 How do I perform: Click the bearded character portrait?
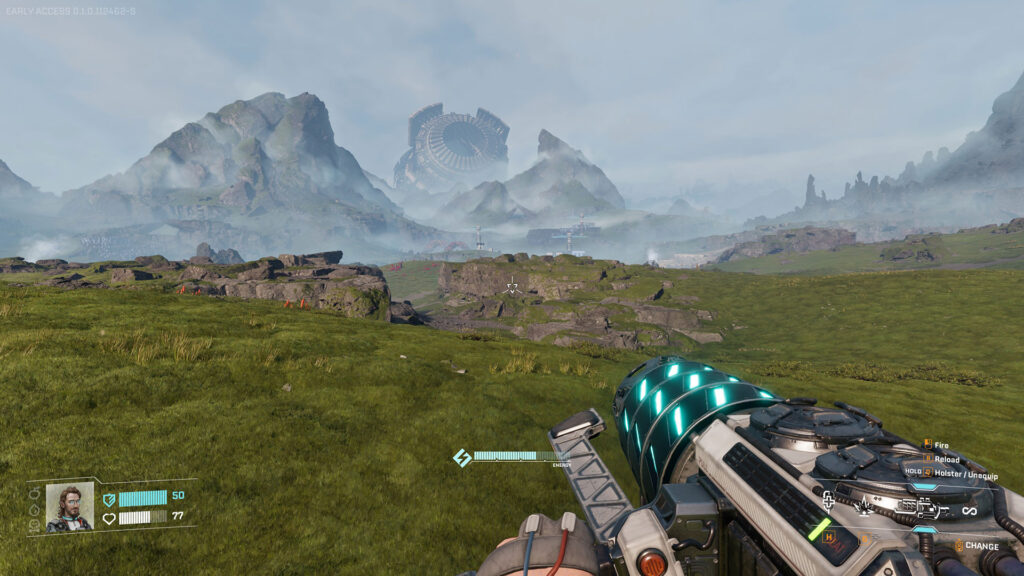[70, 507]
